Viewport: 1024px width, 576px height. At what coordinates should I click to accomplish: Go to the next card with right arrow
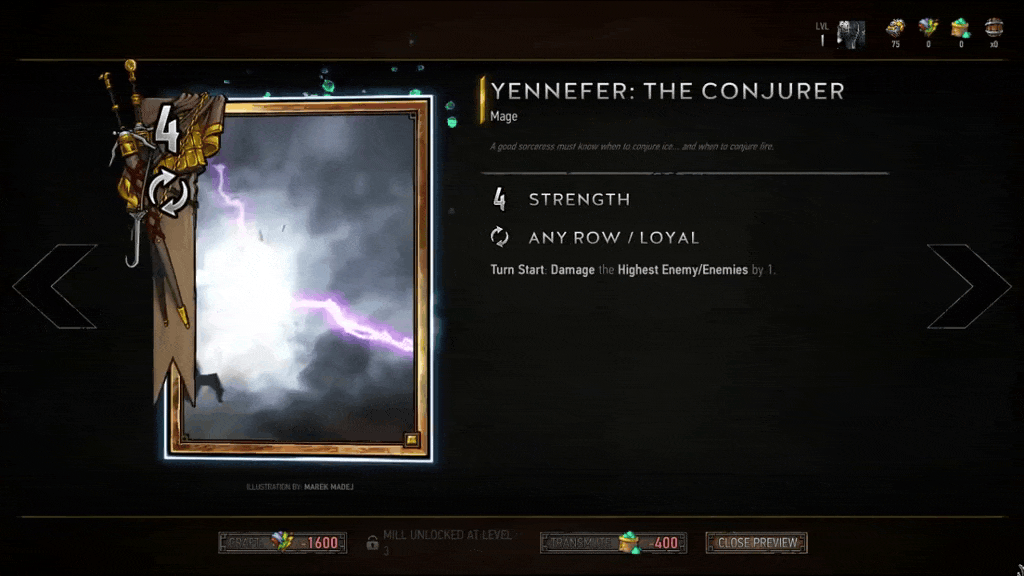tap(966, 287)
